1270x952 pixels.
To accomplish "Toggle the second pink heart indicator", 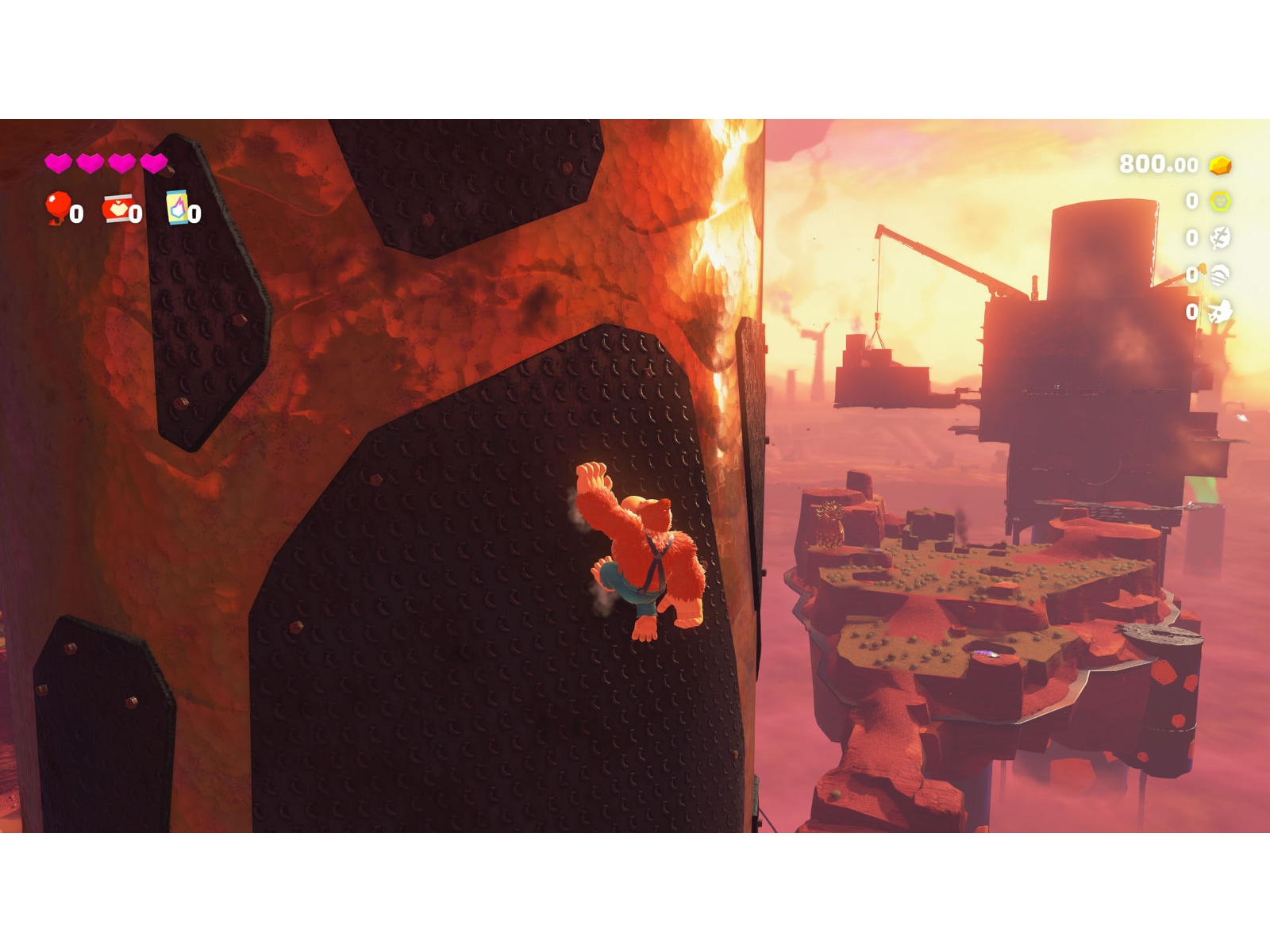I will [90, 163].
